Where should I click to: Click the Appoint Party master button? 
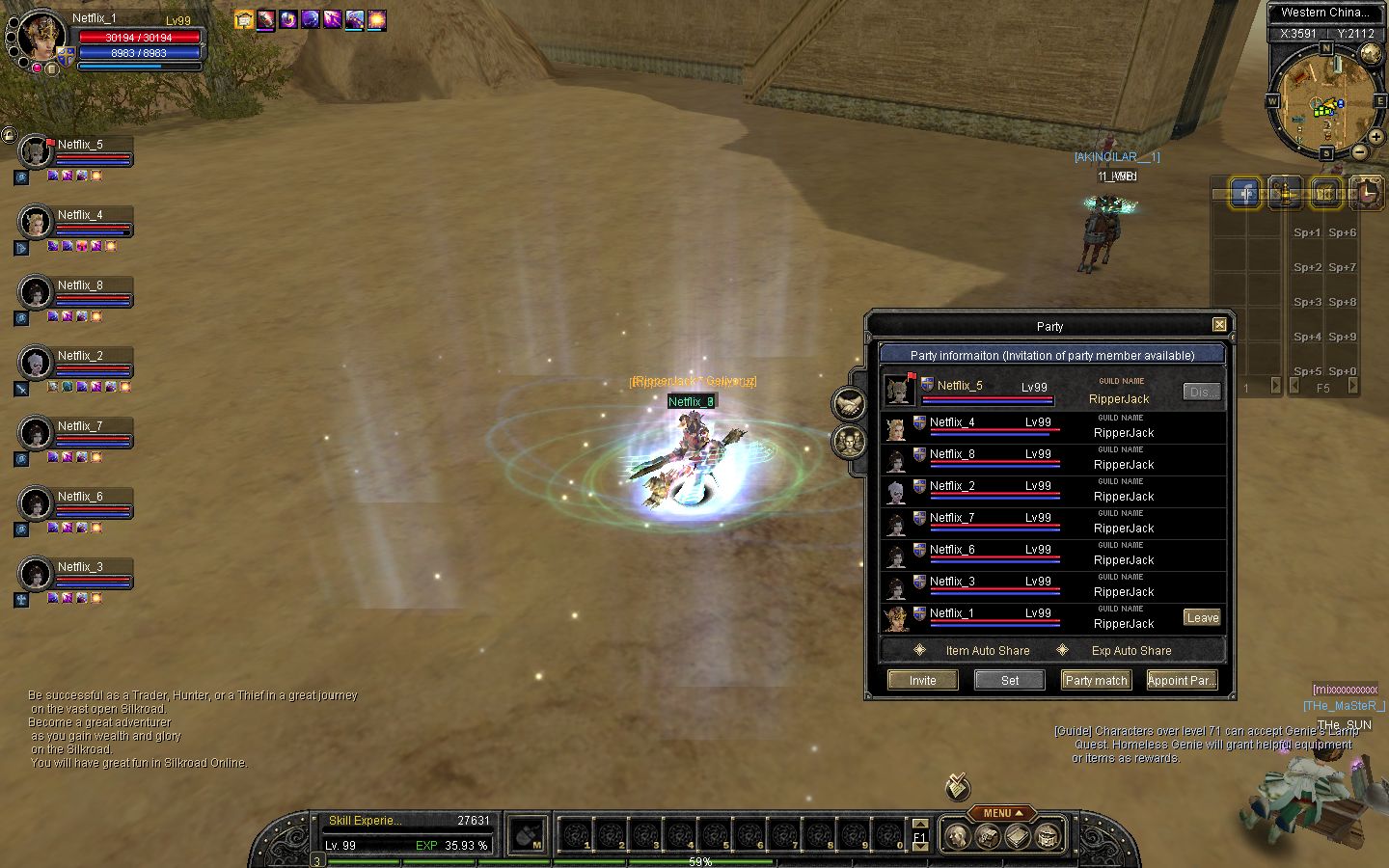point(1181,680)
